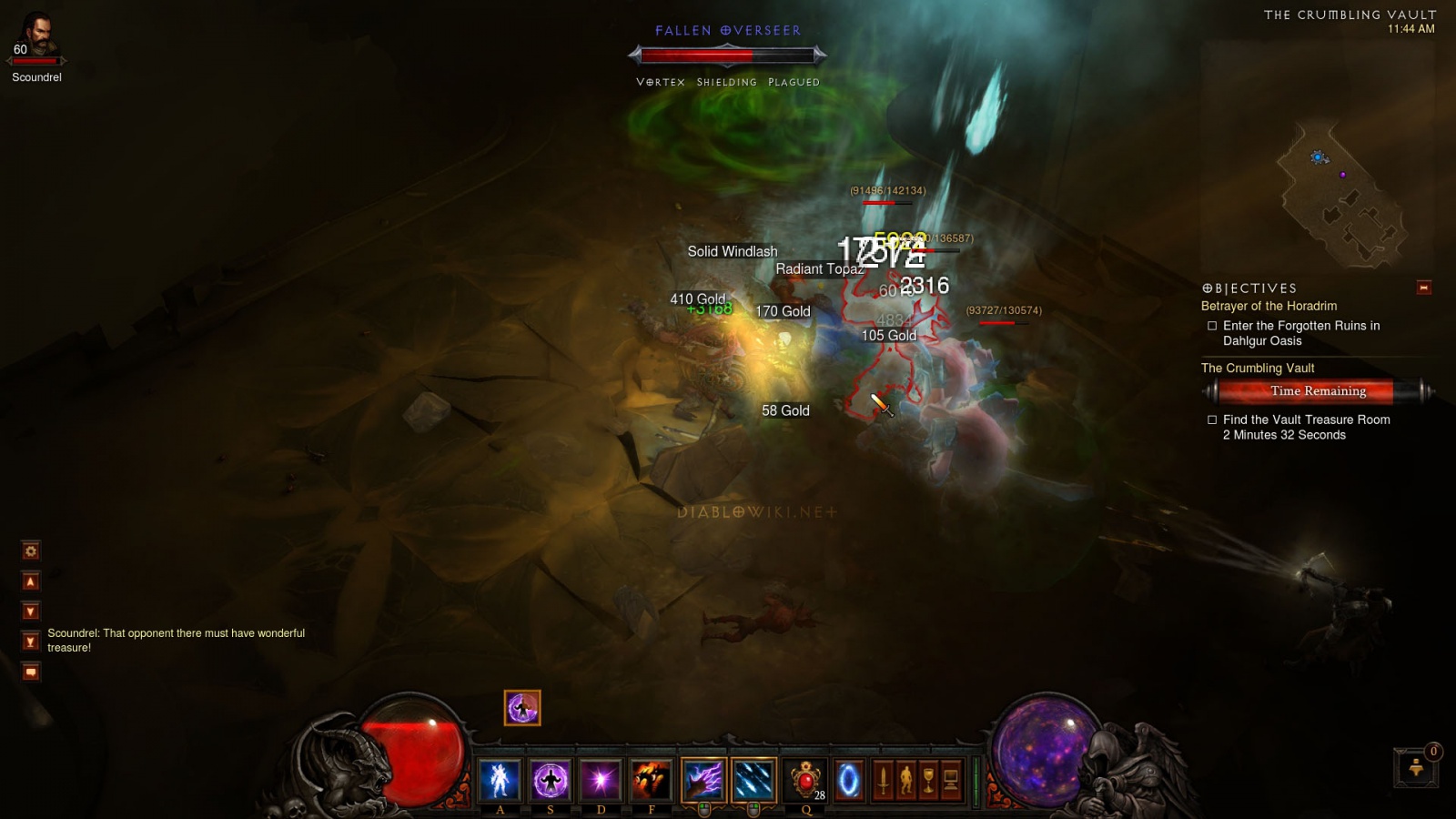Jump to the bottom of chat
Viewport: 1456px width, 819px height.
click(31, 642)
